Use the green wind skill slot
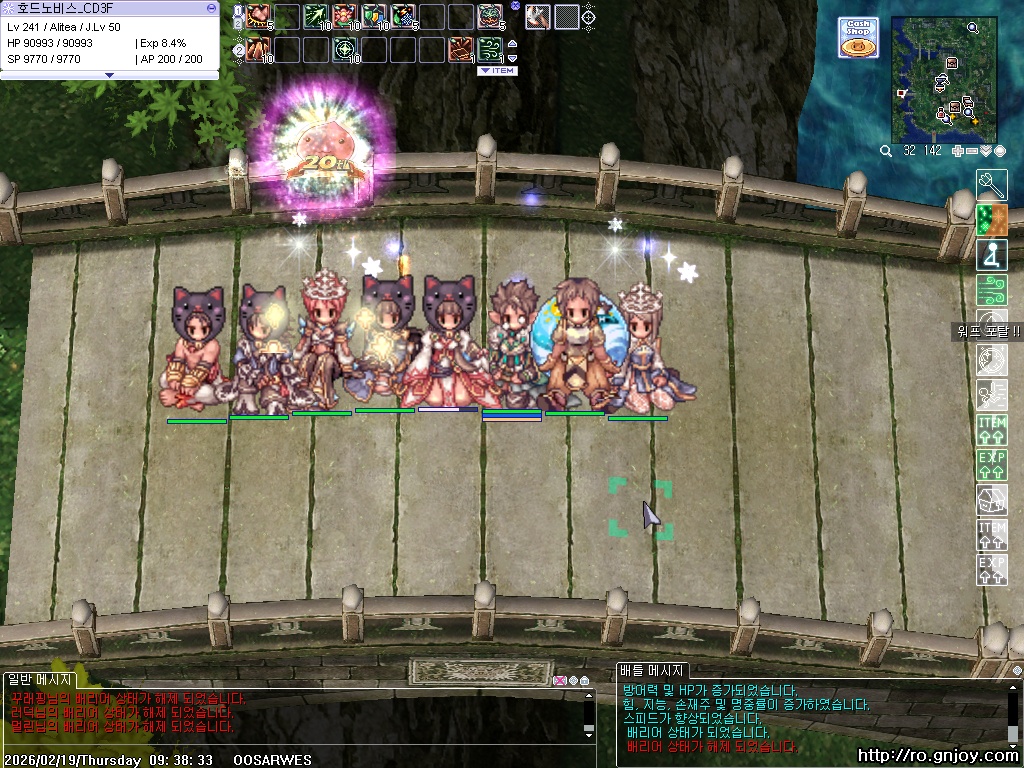Viewport: 1024px width, 768px height. coord(490,48)
